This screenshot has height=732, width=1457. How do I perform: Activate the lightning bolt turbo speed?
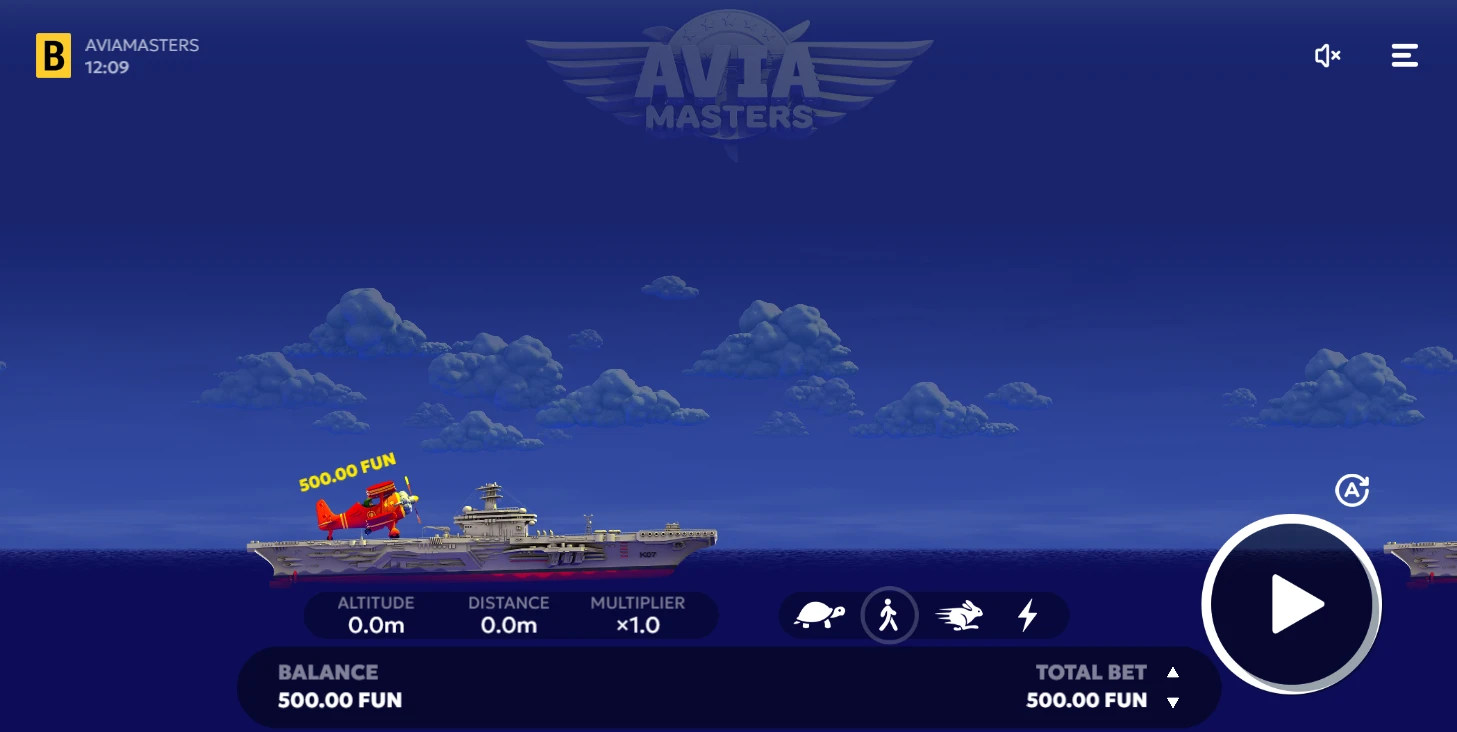[1027, 615]
